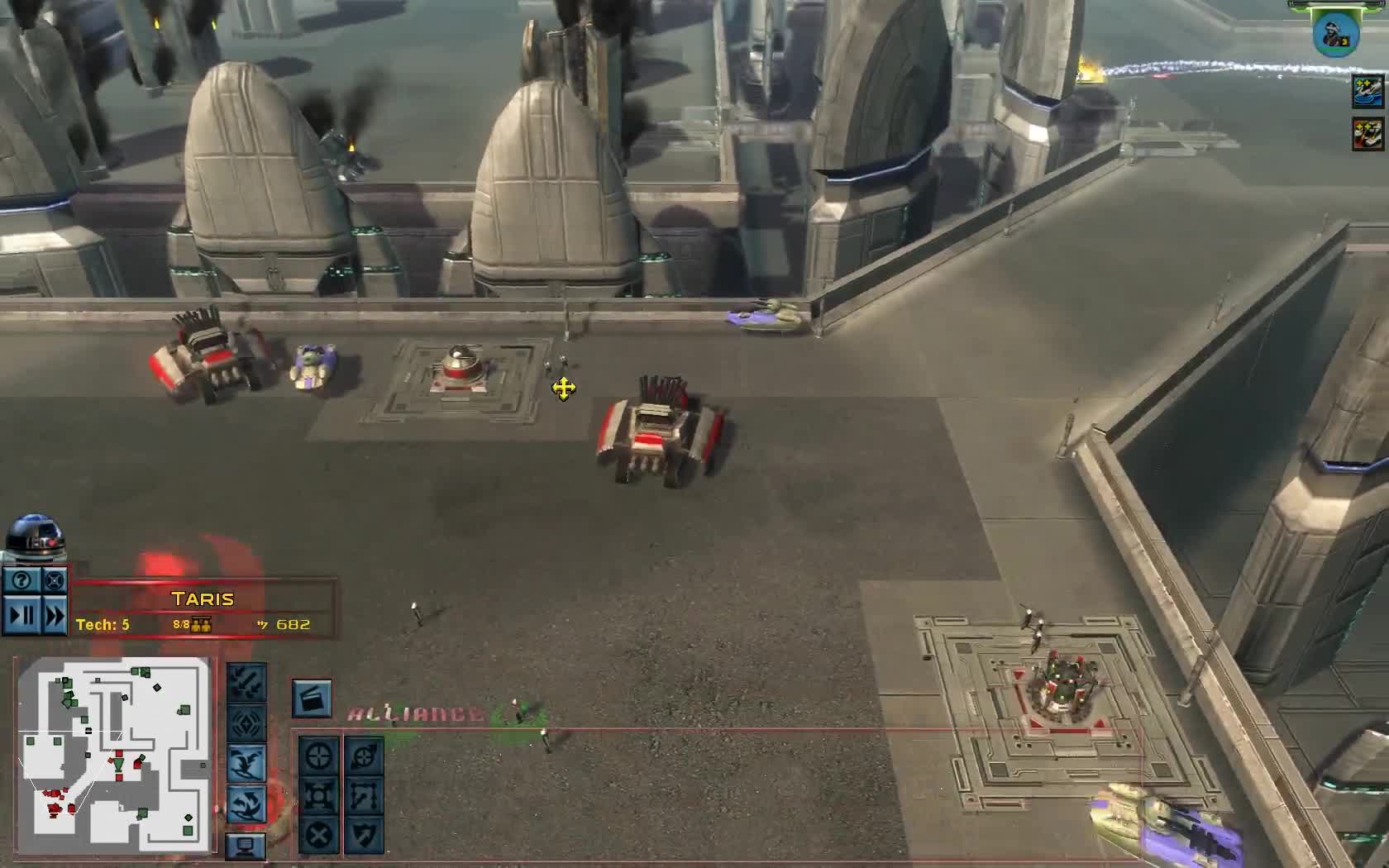Open the help question-mark panel

[x=21, y=581]
